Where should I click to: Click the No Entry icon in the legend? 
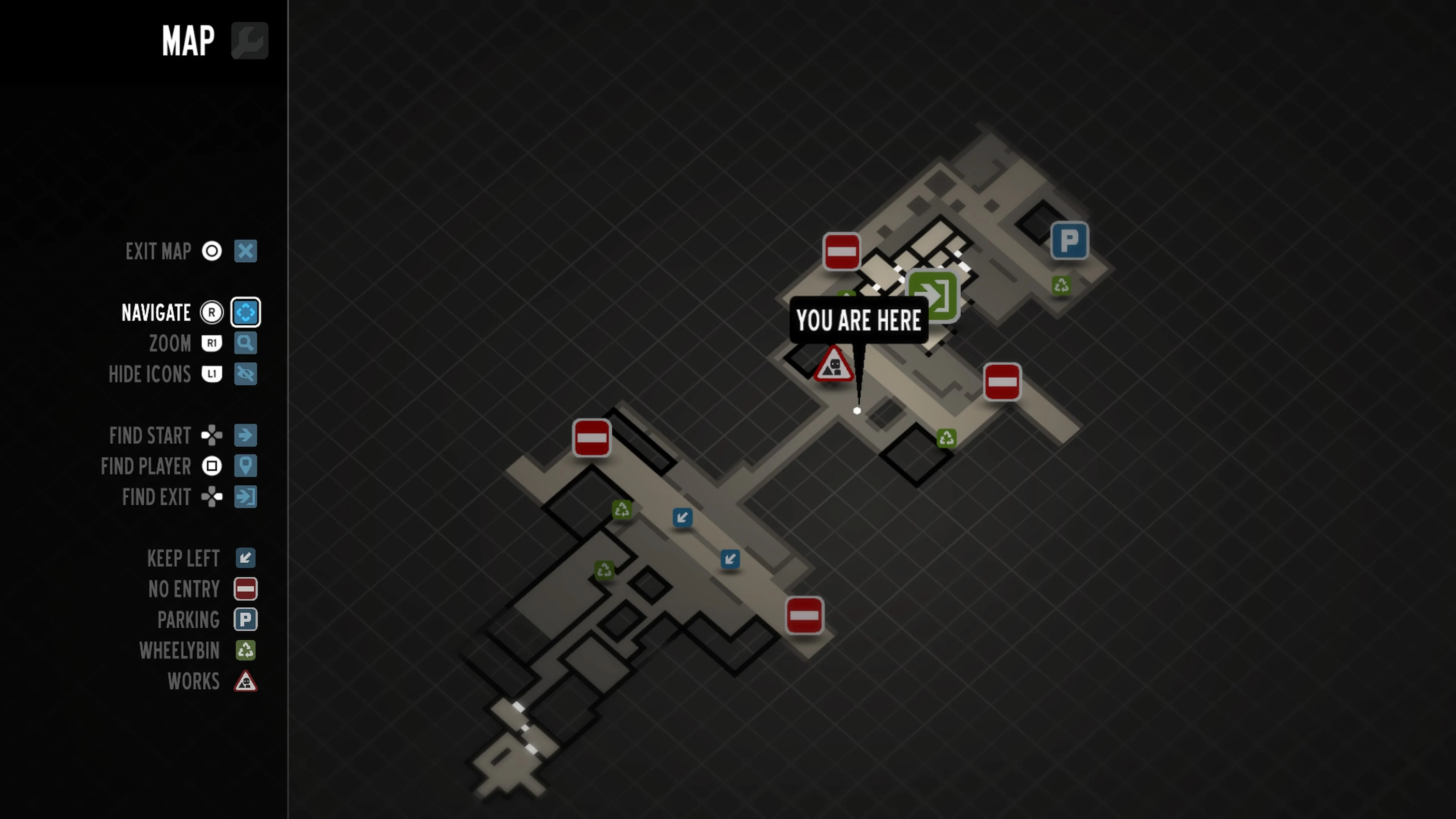245,589
